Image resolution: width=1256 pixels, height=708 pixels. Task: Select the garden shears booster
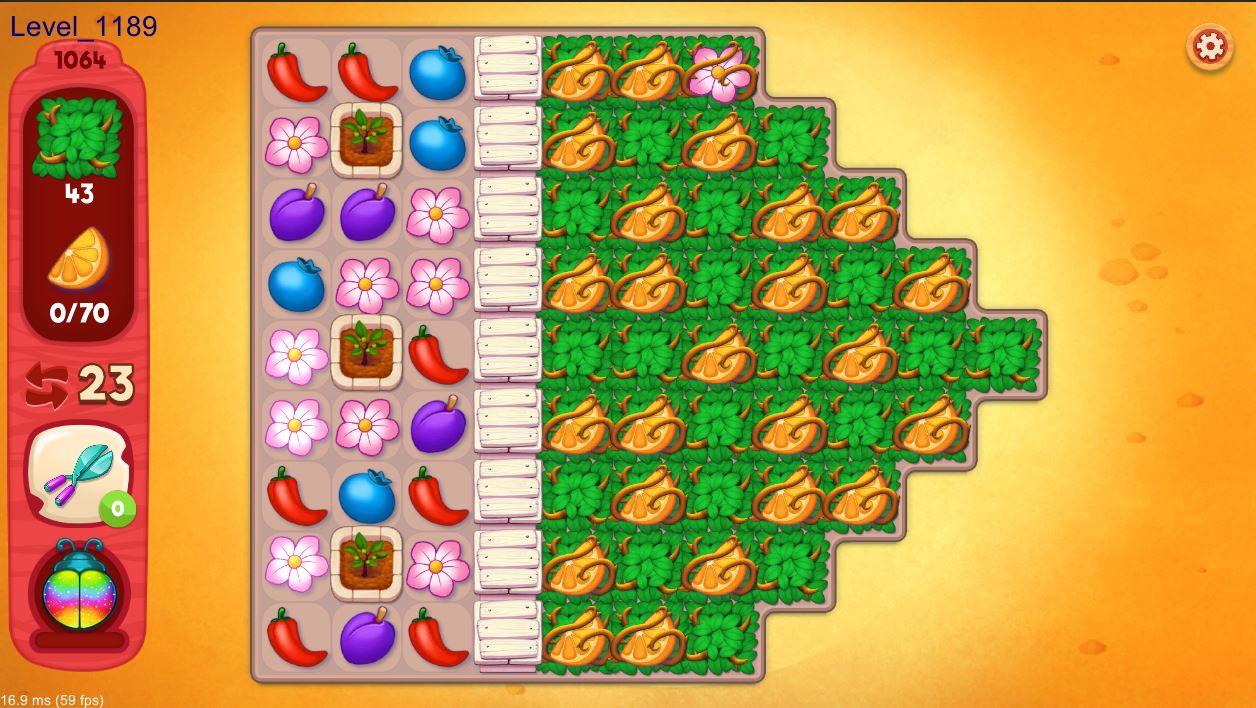coord(79,473)
